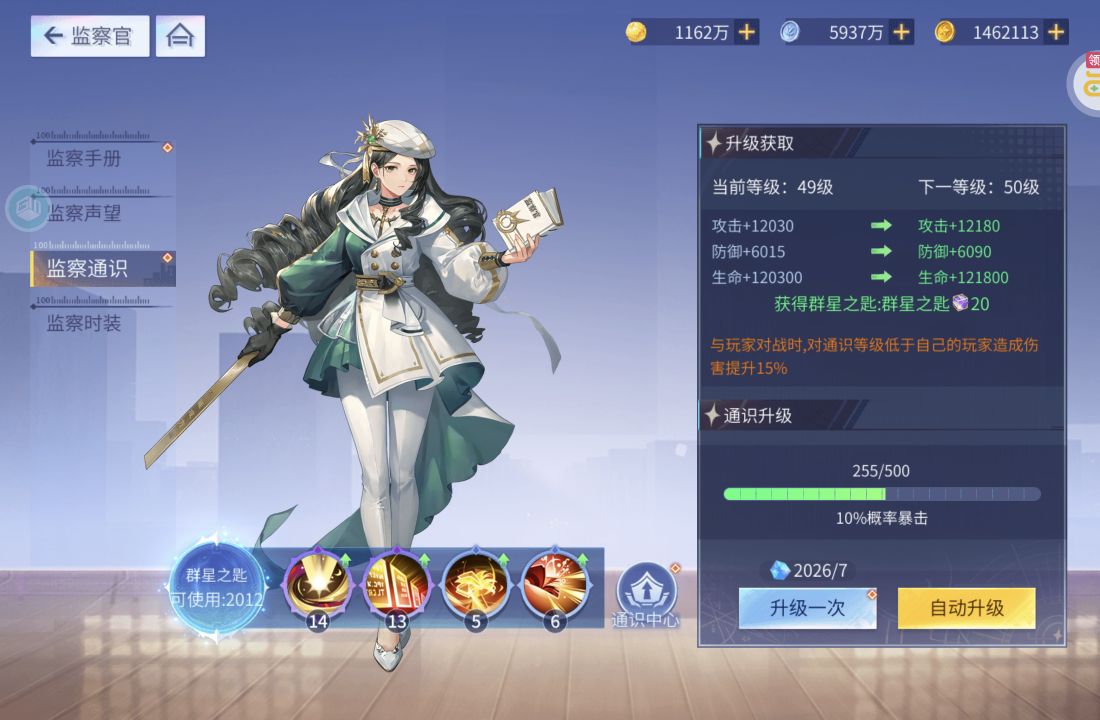Start 自动升级 auto upgrade
The width and height of the screenshot is (1100, 720).
[x=966, y=608]
